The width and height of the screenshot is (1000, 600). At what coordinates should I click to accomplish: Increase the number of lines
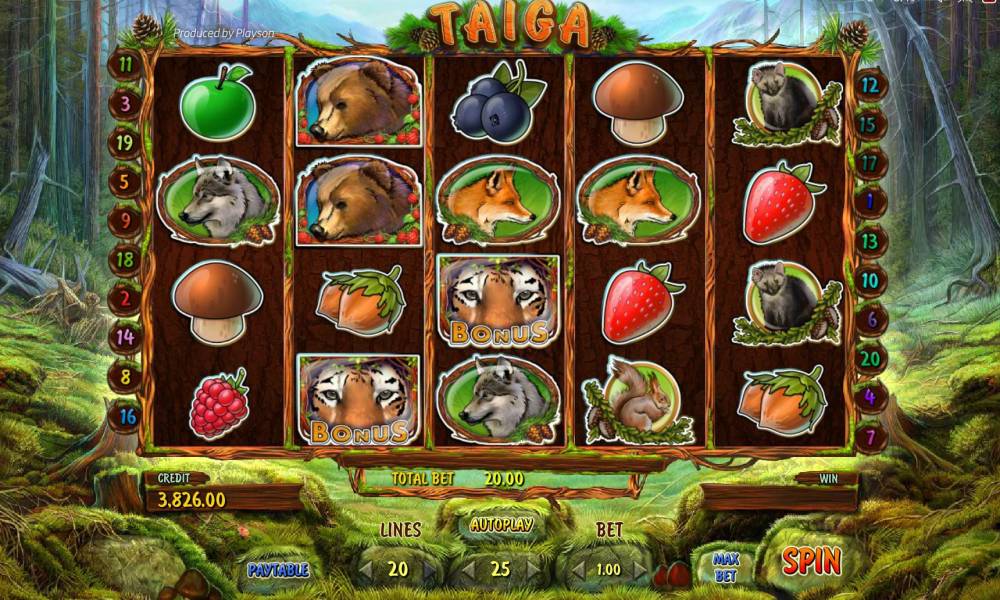pyautogui.click(x=430, y=570)
